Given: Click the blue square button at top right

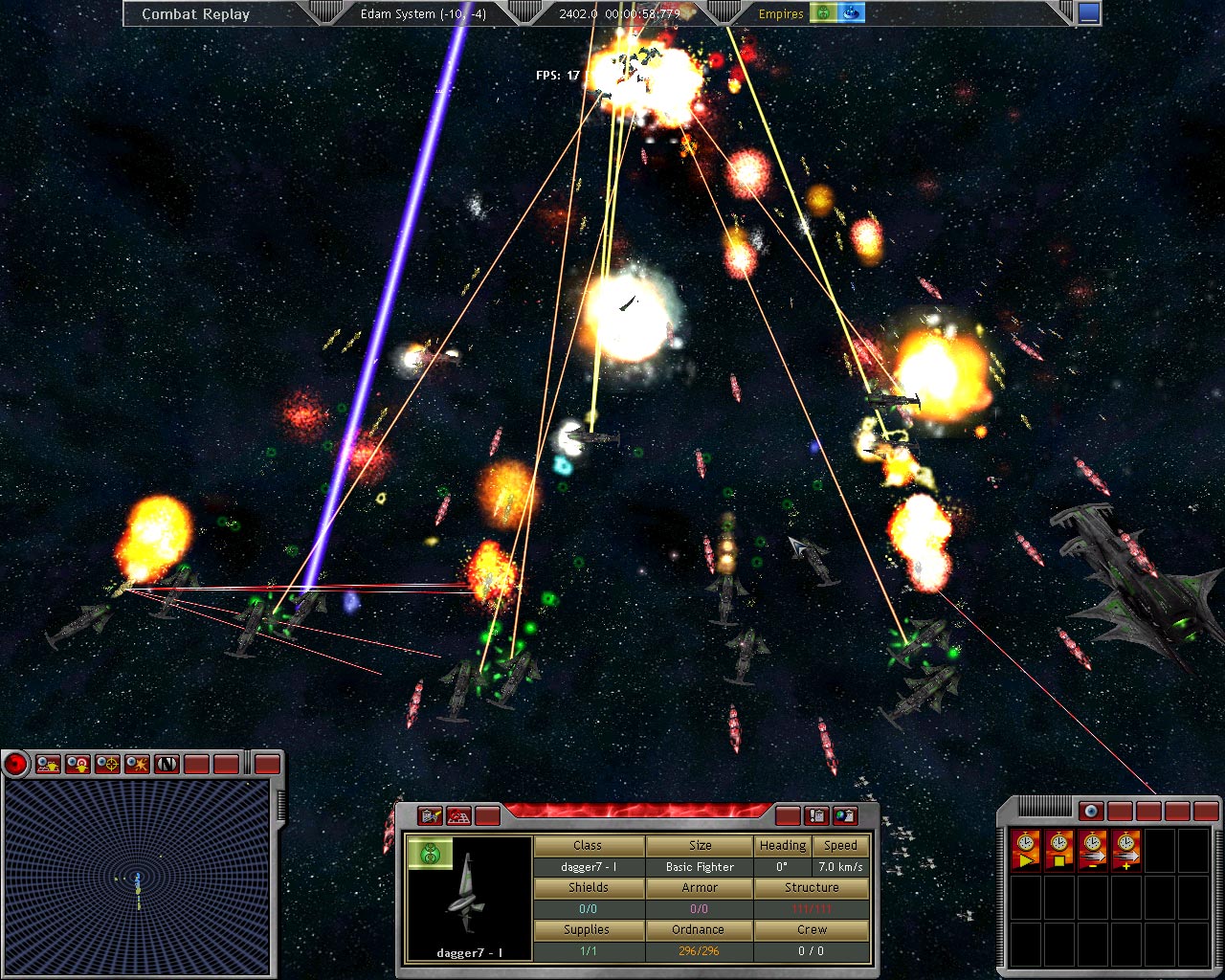Looking at the screenshot, I should click(1089, 13).
